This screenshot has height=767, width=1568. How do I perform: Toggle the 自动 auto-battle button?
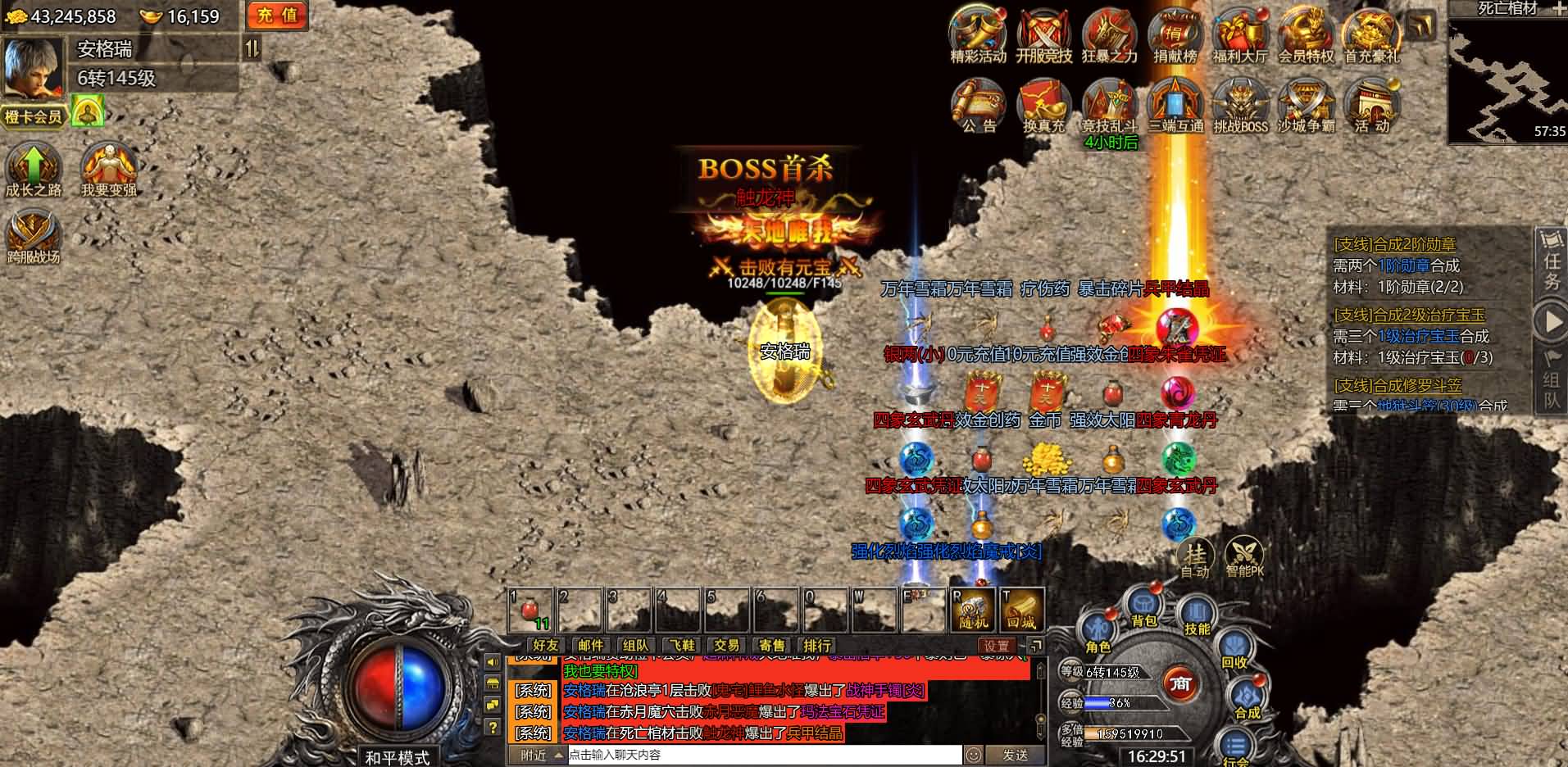coord(1195,557)
